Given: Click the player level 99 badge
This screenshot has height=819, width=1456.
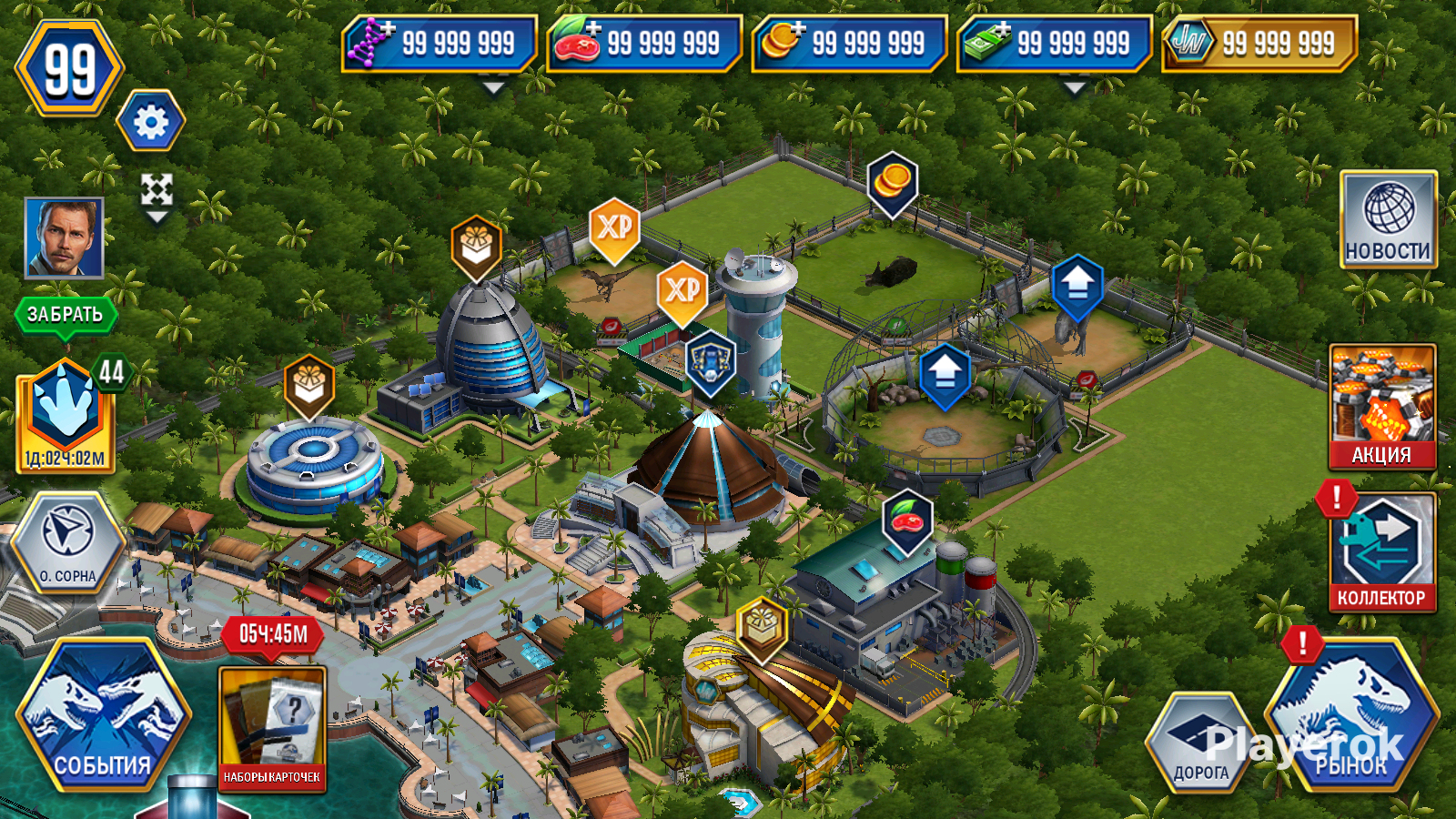Looking at the screenshot, I should [69, 69].
